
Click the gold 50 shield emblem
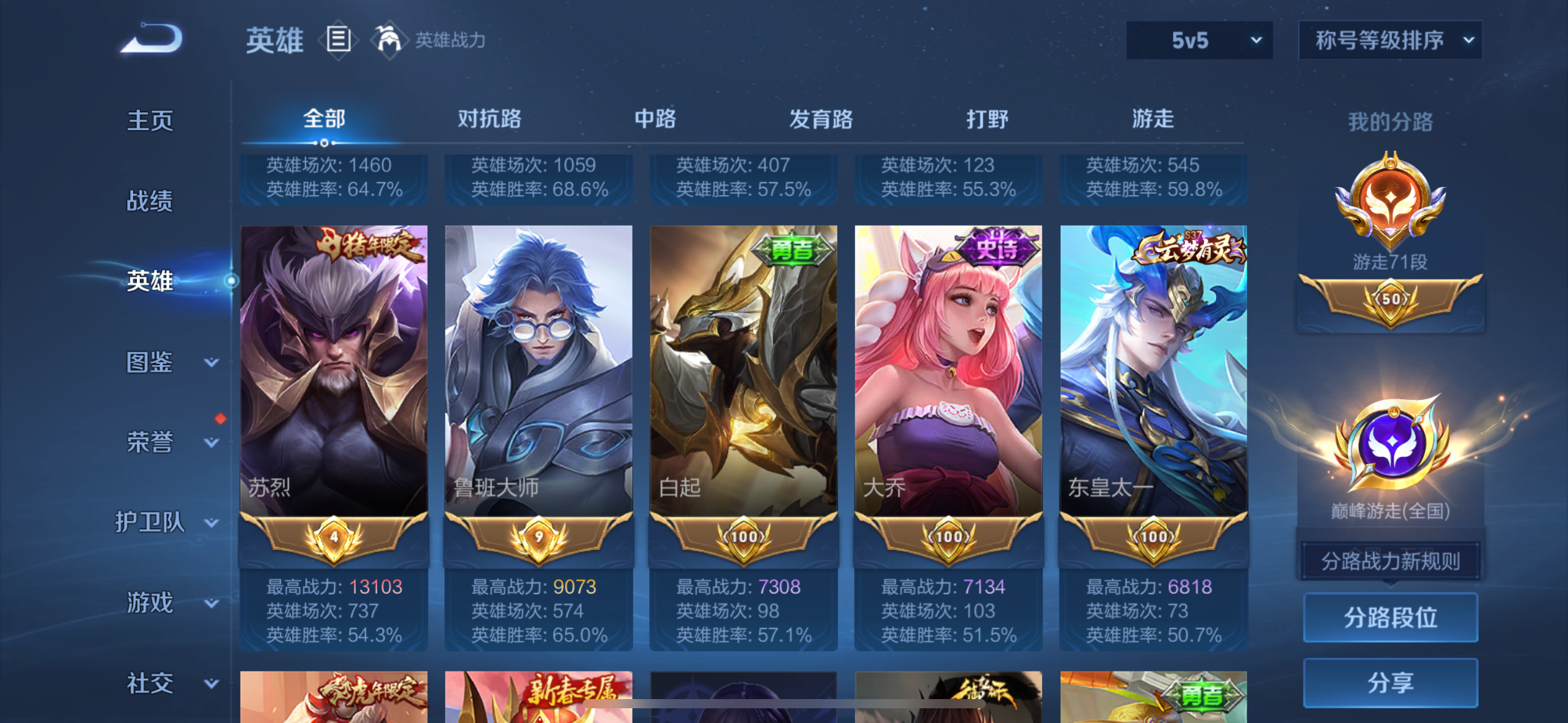point(1391,300)
